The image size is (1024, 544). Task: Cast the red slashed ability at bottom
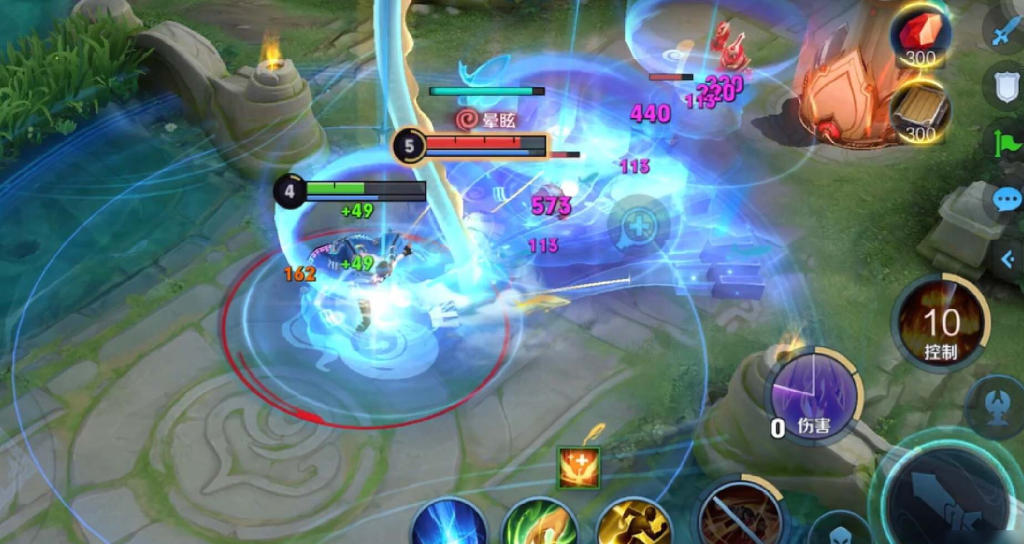(x=740, y=517)
